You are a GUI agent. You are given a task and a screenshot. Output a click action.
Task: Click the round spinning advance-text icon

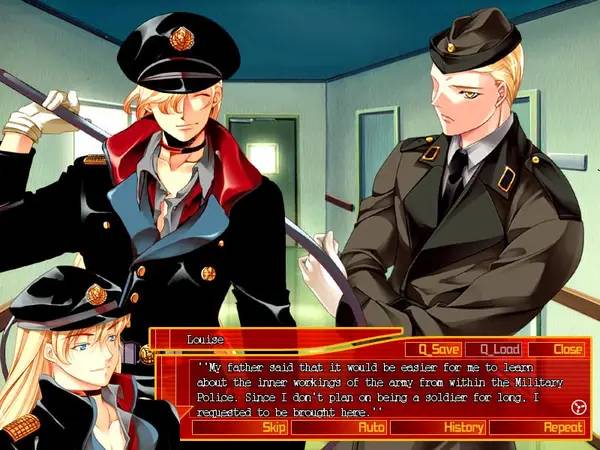click(577, 406)
